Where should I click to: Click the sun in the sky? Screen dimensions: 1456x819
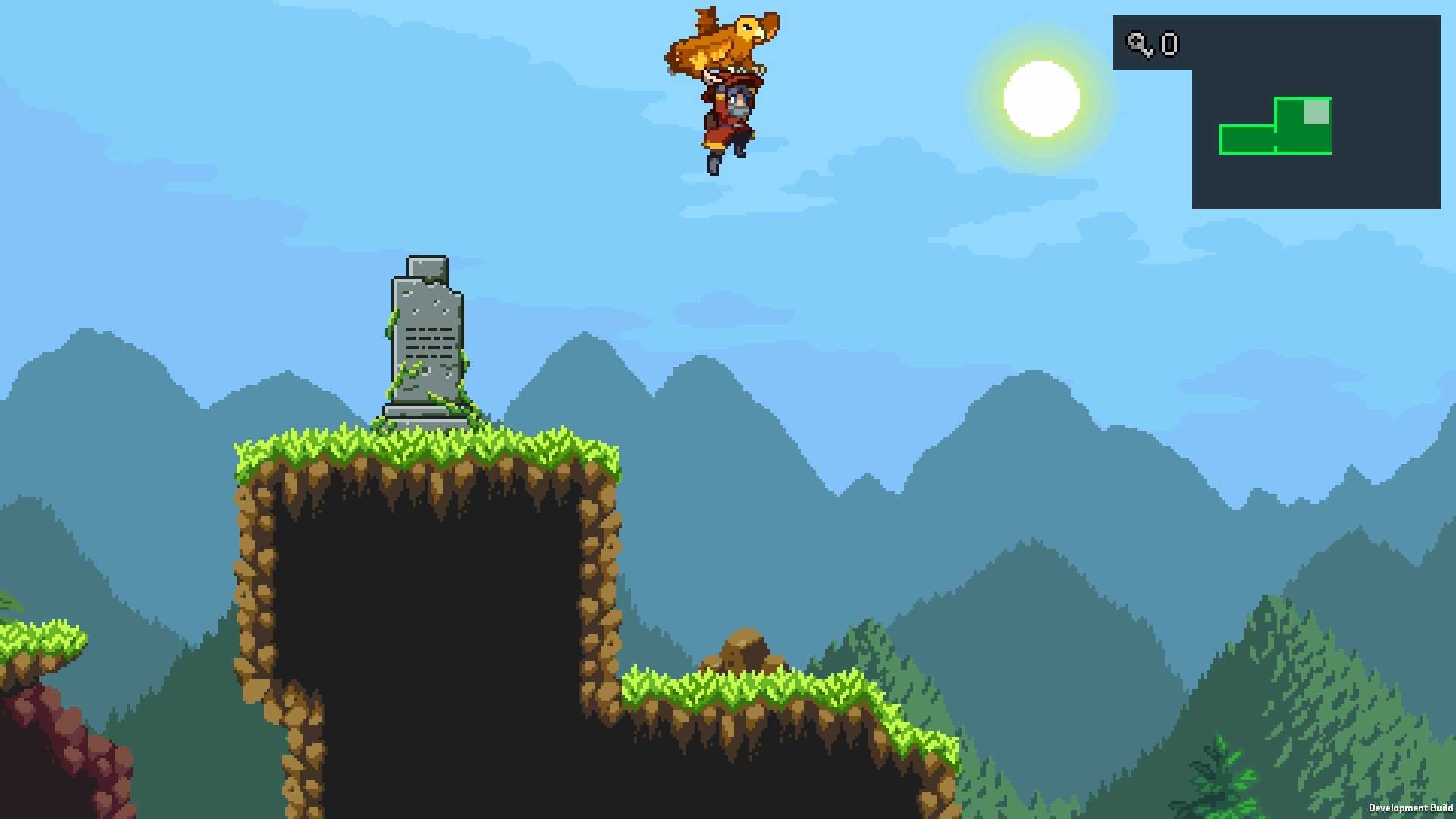coord(1041,99)
